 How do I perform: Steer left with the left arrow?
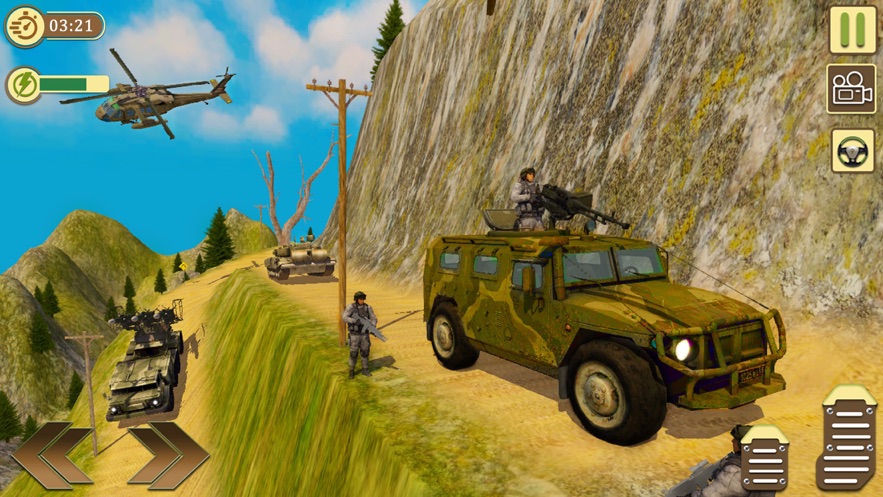[52, 456]
